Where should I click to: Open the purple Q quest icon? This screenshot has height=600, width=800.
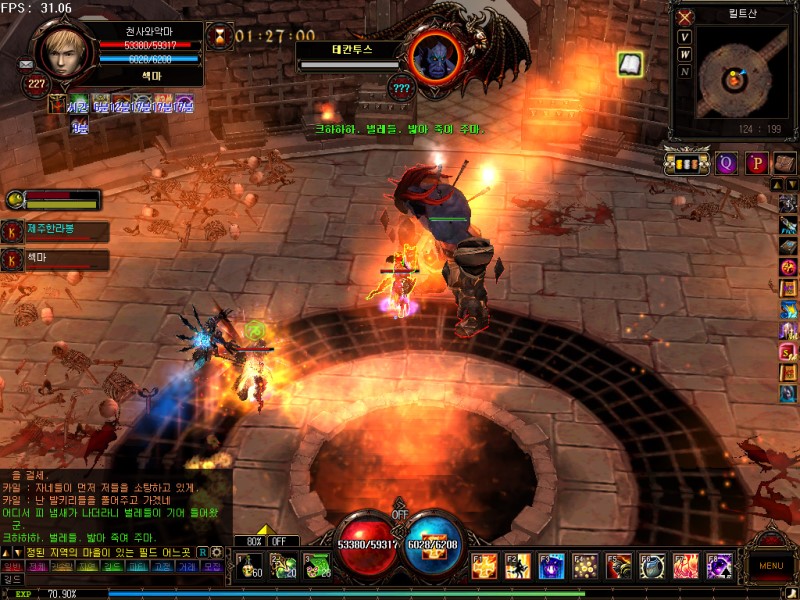point(727,162)
